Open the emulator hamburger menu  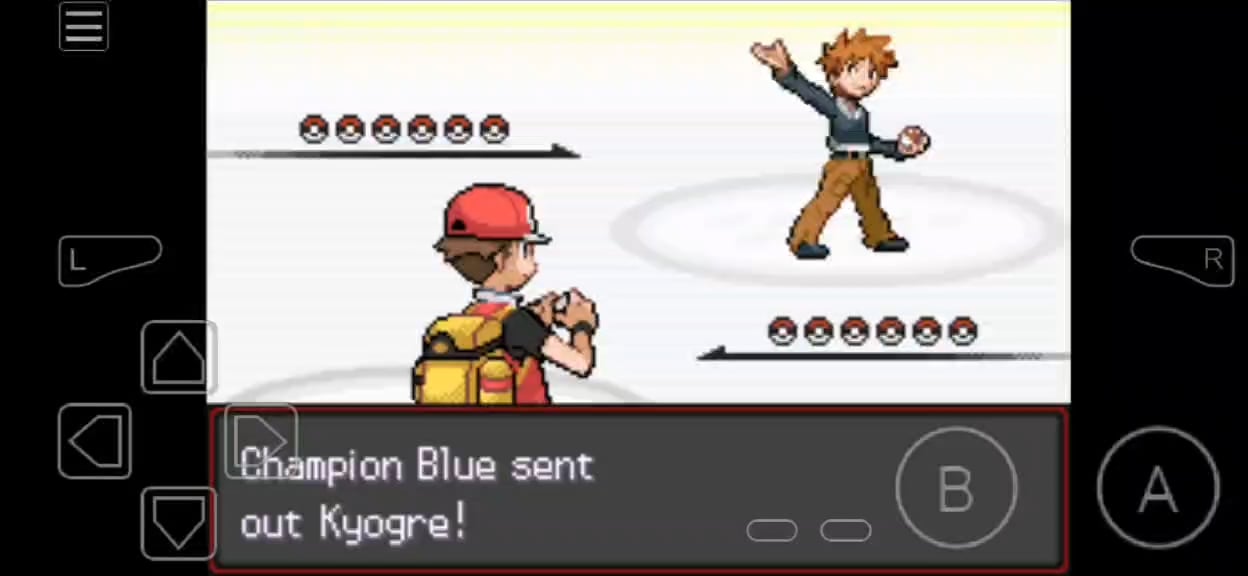[84, 26]
